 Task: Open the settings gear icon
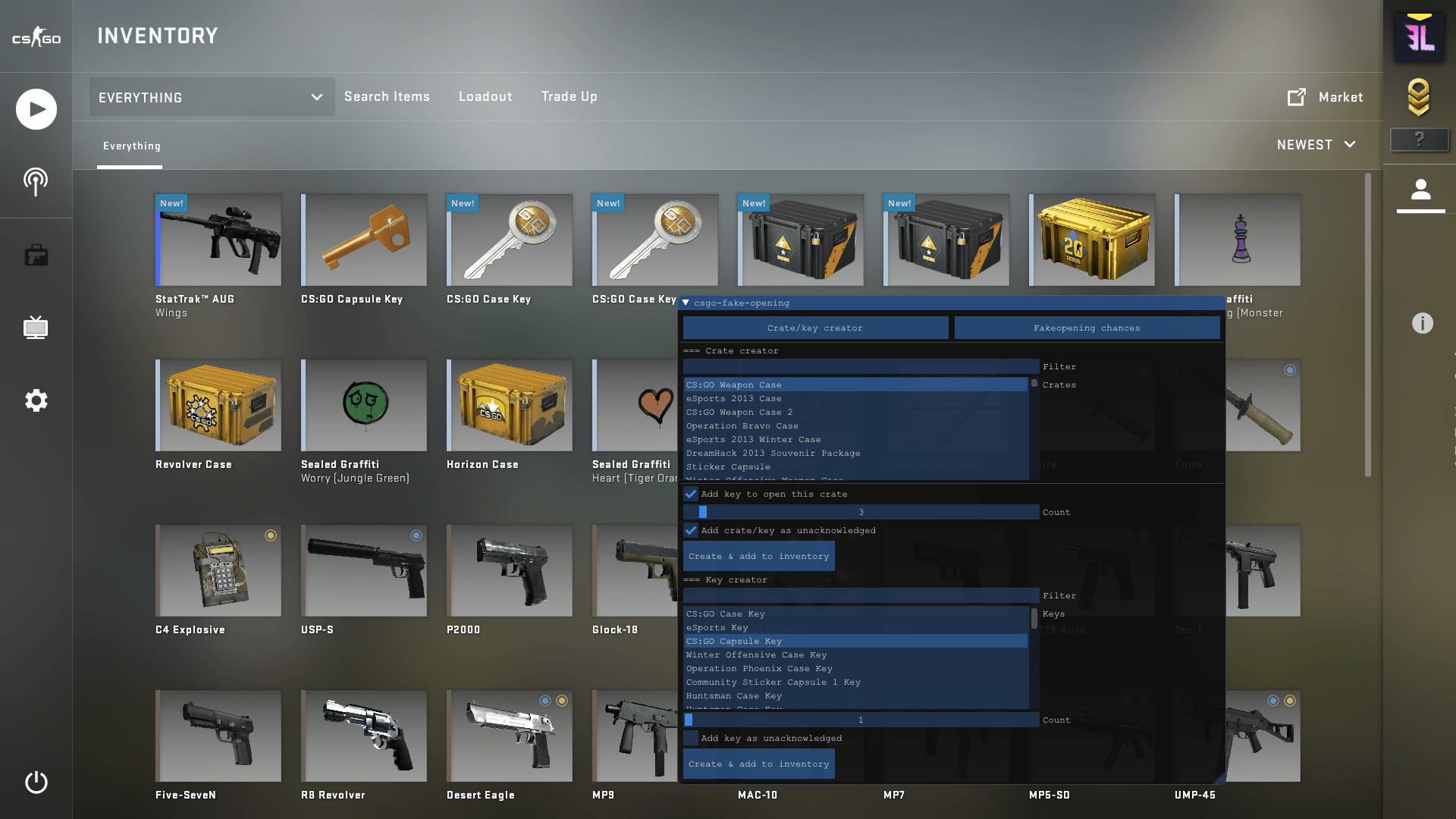click(x=36, y=400)
